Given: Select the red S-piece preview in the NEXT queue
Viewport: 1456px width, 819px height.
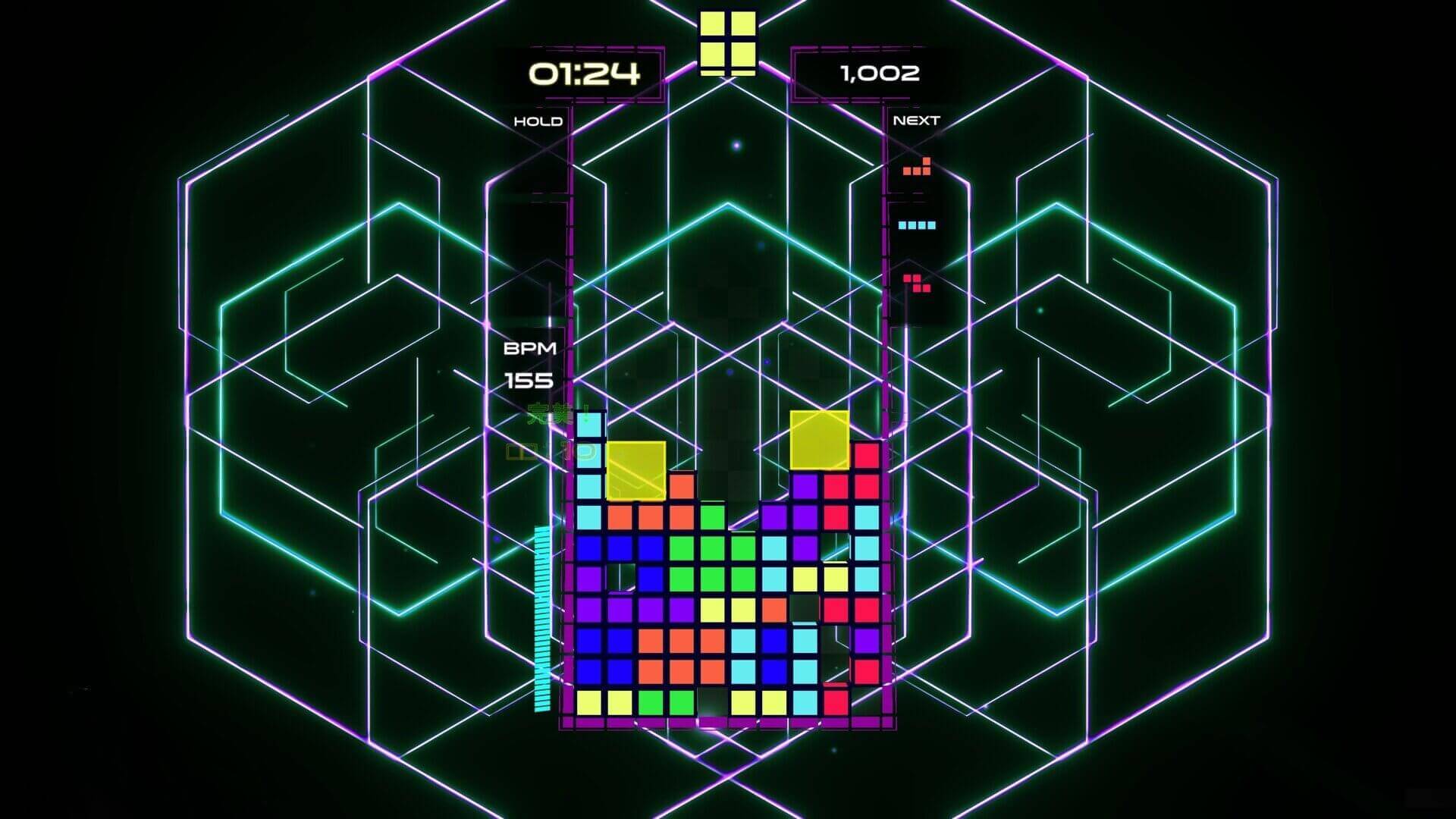Looking at the screenshot, I should coord(918,284).
